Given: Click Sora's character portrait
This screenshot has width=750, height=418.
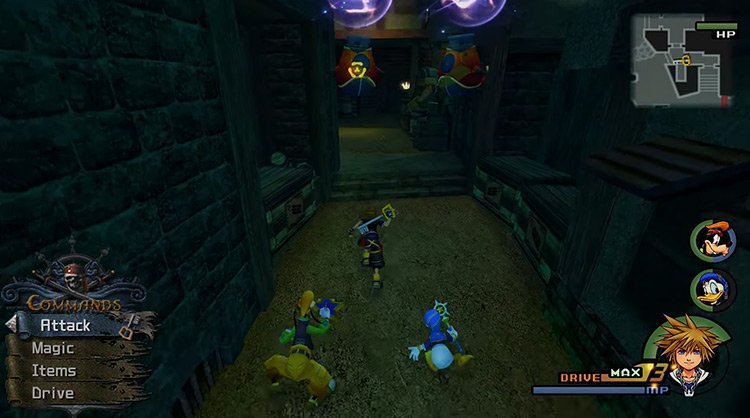Looking at the screenshot, I should click(x=688, y=356).
